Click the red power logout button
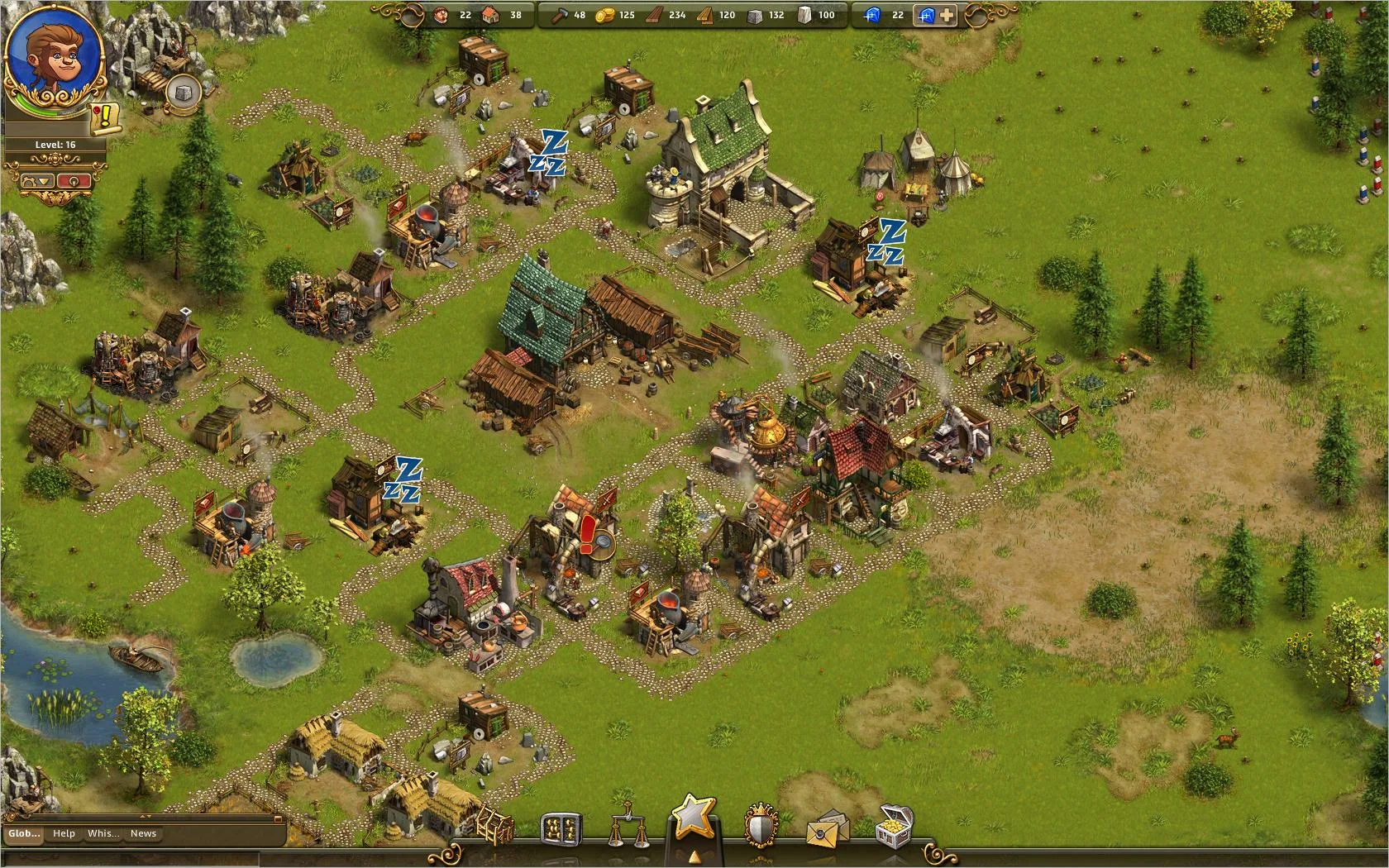The width and height of the screenshot is (1389, 868). pos(74,180)
